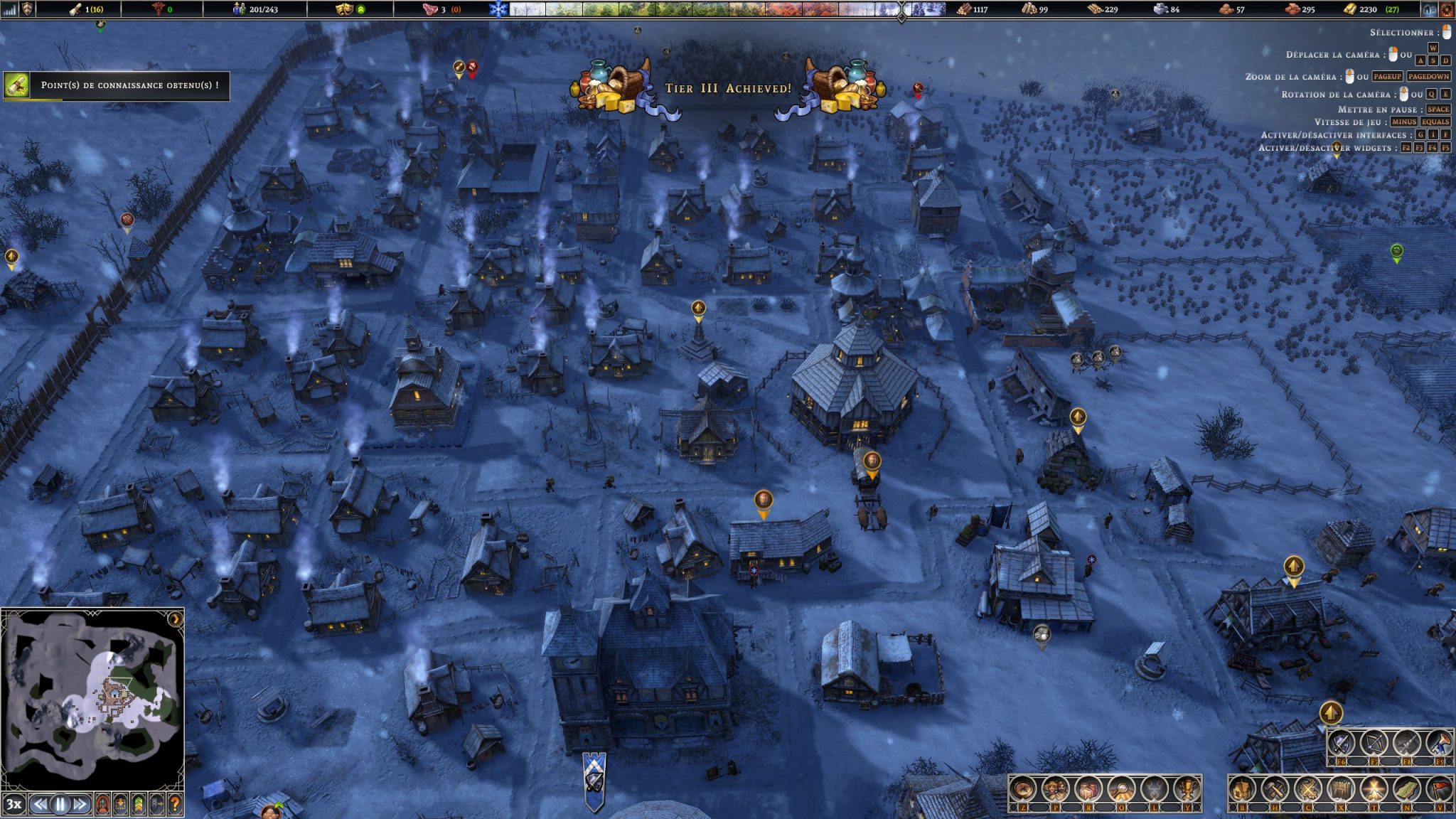Click the minimap to move the camera
1456x819 pixels.
[92, 697]
